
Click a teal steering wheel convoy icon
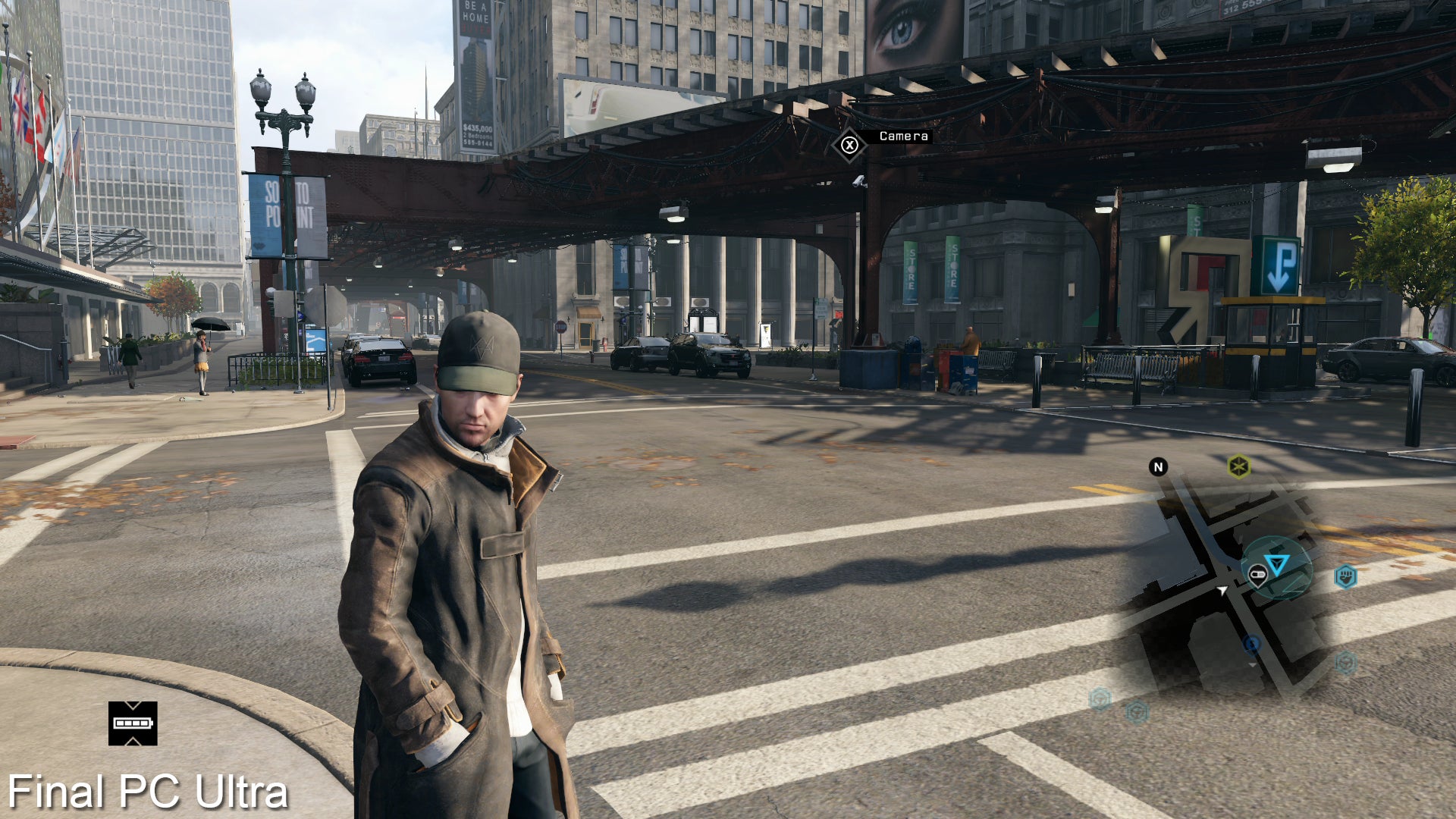tap(1345, 664)
